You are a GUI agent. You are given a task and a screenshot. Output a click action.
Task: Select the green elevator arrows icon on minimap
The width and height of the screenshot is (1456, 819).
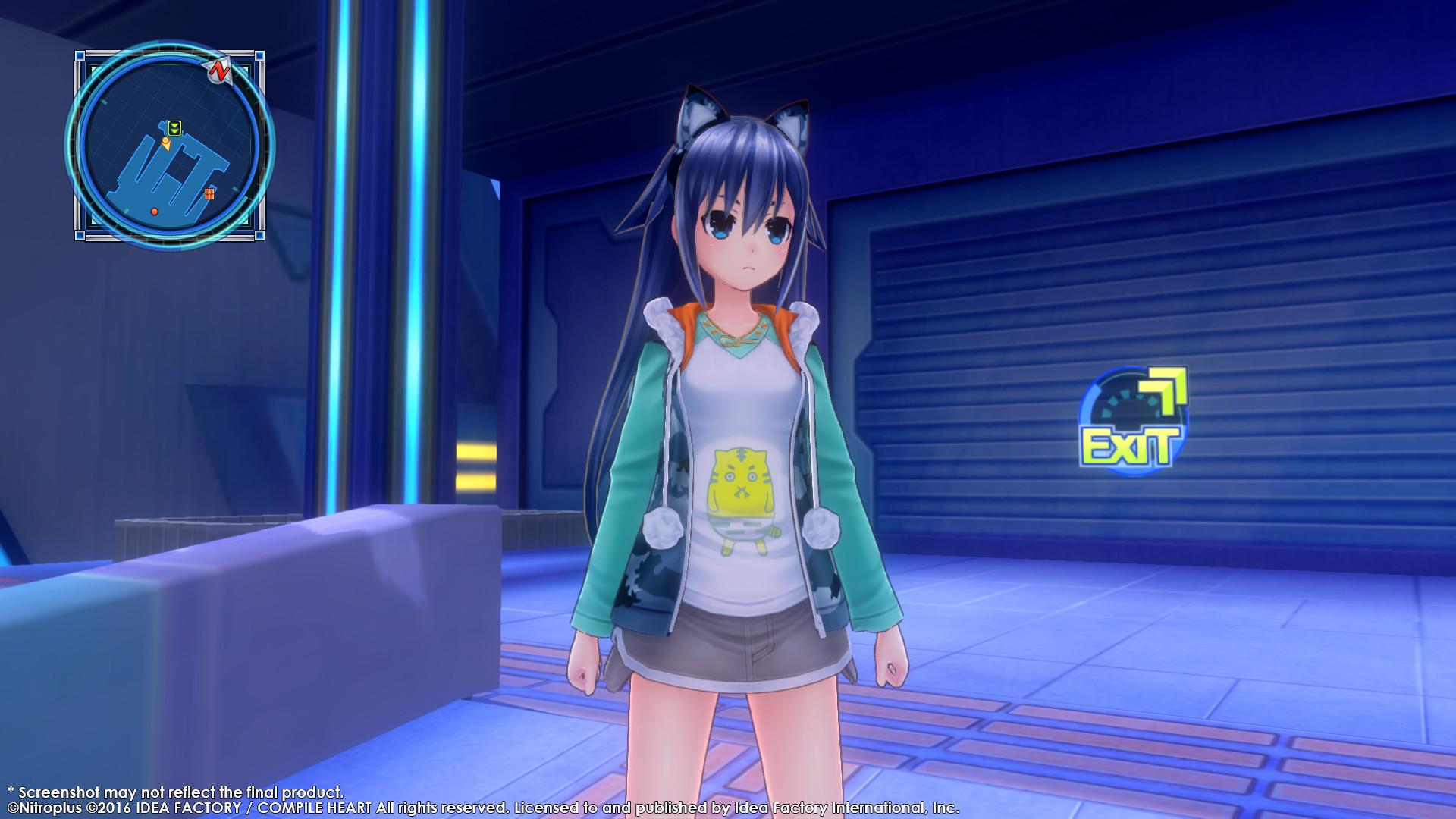coord(174,128)
